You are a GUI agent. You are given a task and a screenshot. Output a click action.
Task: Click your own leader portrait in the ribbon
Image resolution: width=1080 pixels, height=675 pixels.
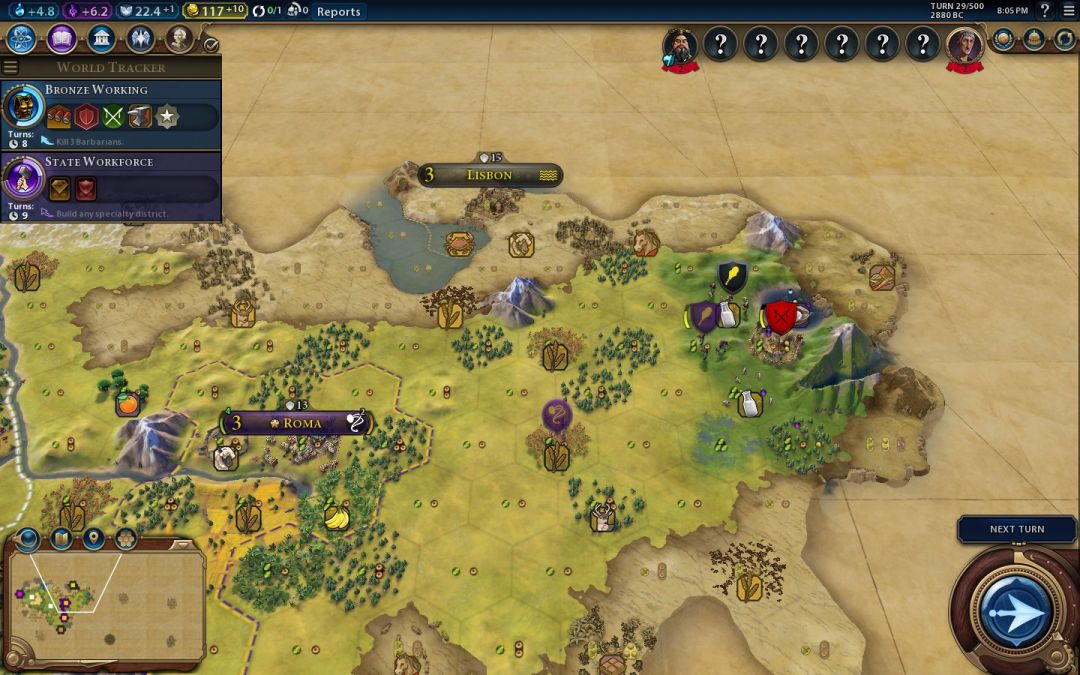point(965,44)
